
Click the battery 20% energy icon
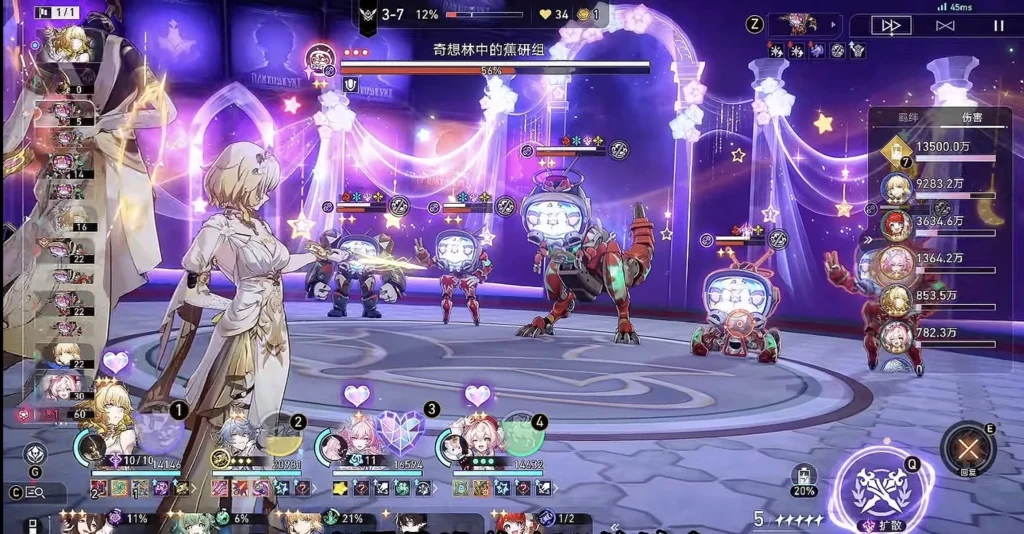[x=803, y=479]
